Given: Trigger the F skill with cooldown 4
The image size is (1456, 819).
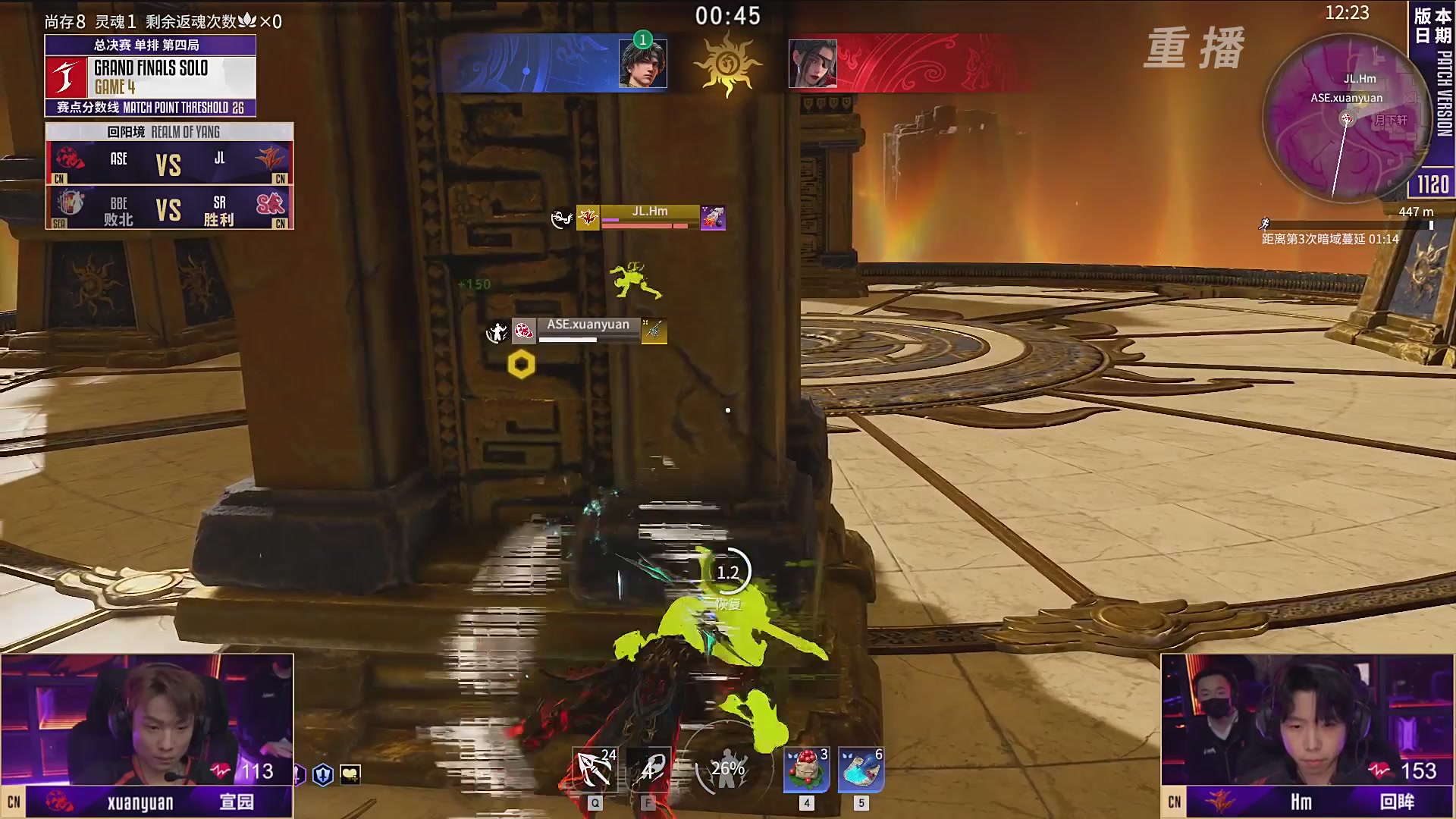Looking at the screenshot, I should (x=649, y=770).
